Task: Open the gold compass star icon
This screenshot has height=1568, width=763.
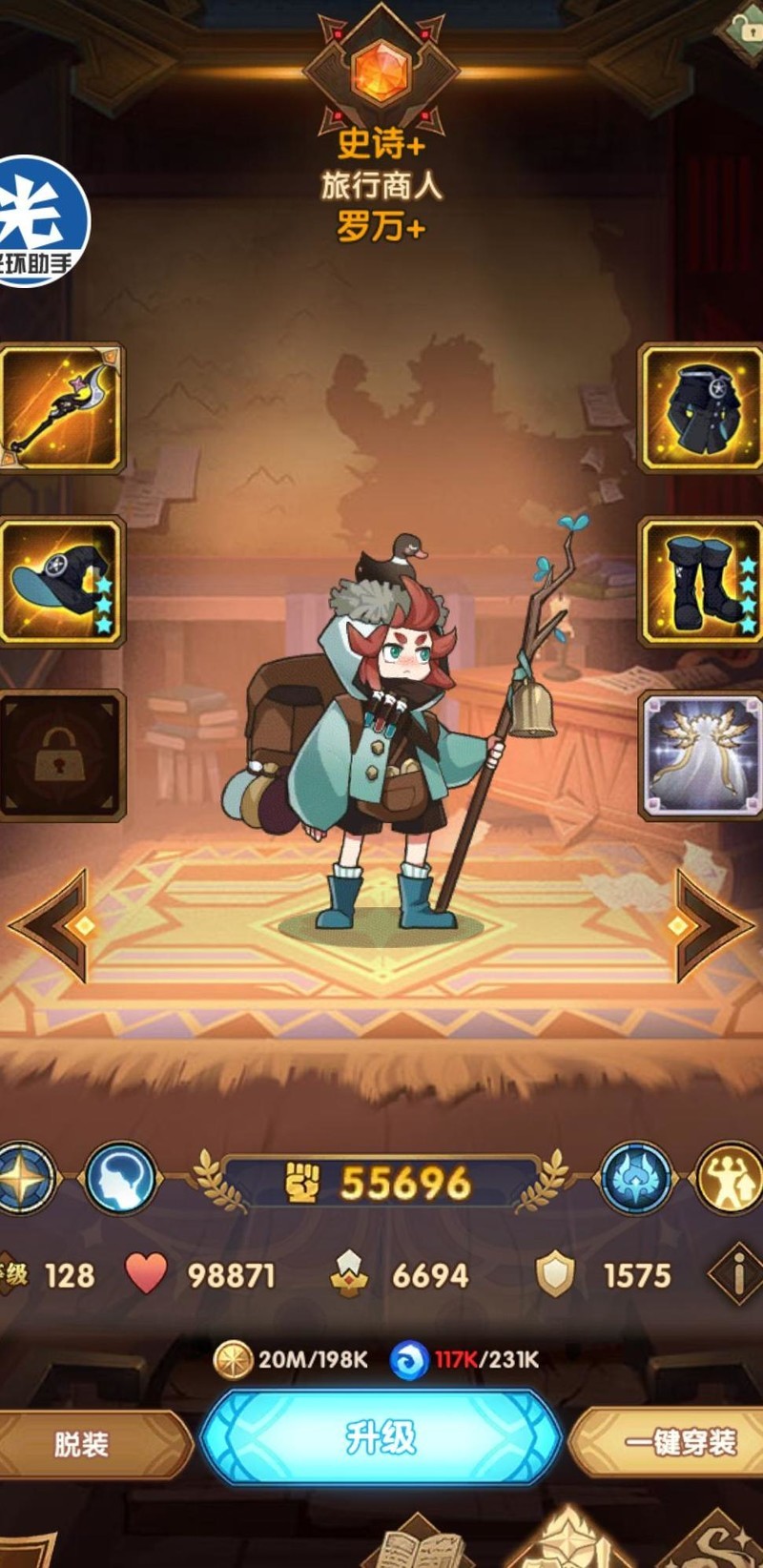Action: (27, 1180)
